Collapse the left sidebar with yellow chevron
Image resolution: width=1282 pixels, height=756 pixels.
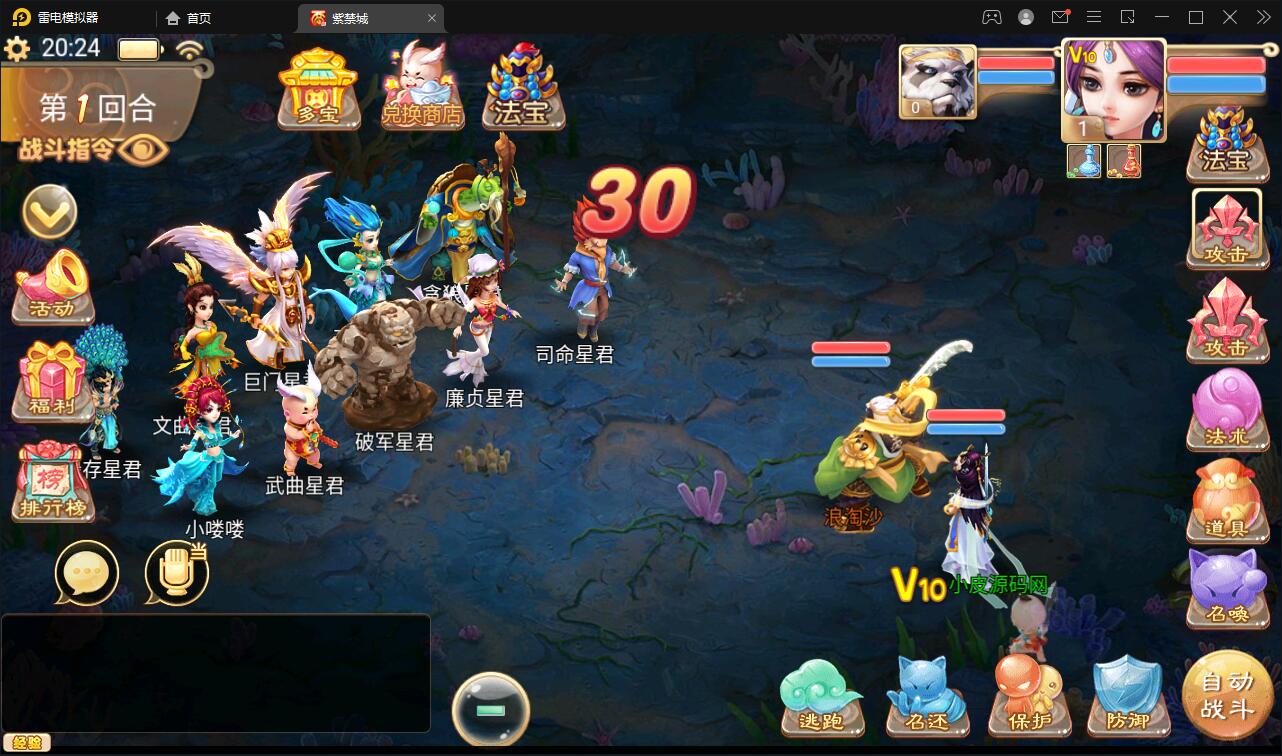[x=48, y=213]
